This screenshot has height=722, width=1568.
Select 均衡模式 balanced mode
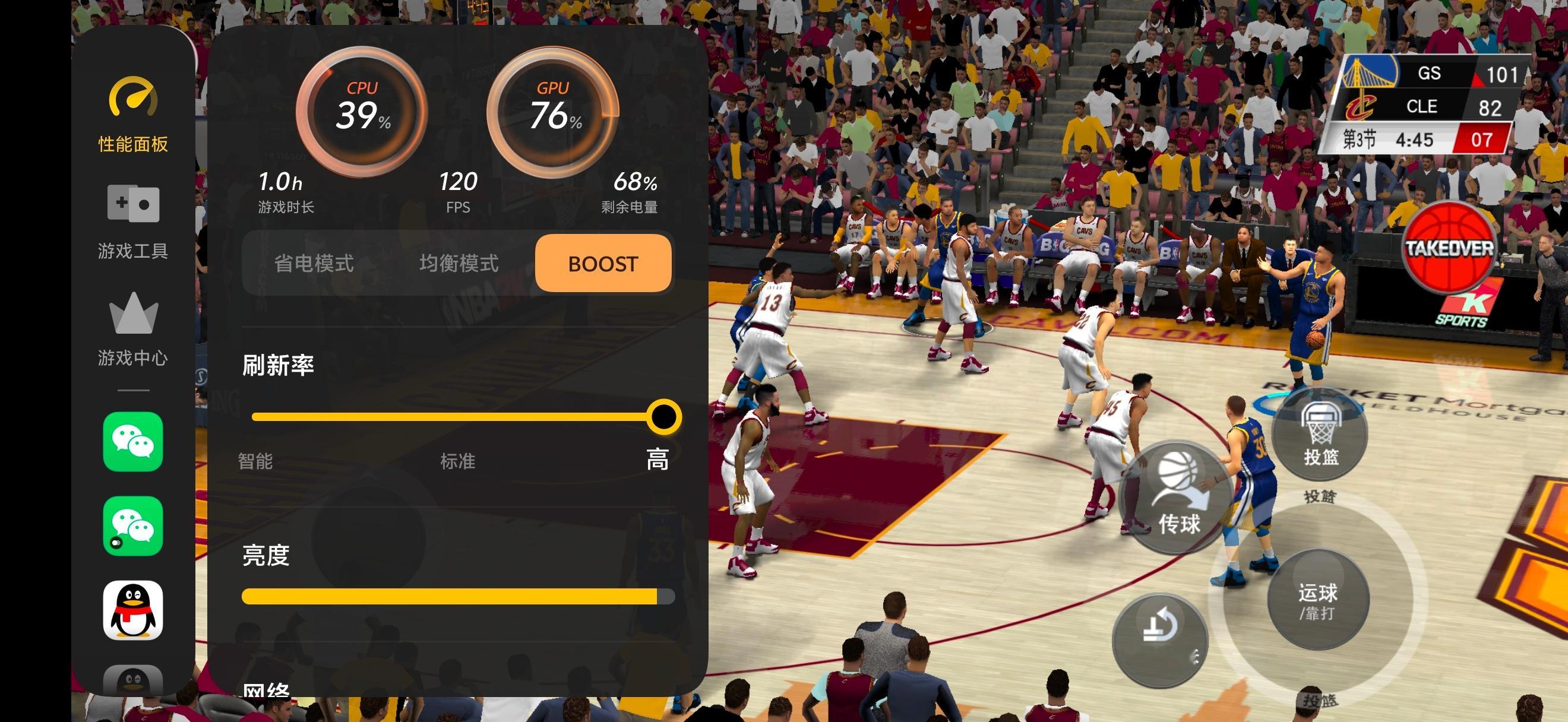click(x=459, y=264)
